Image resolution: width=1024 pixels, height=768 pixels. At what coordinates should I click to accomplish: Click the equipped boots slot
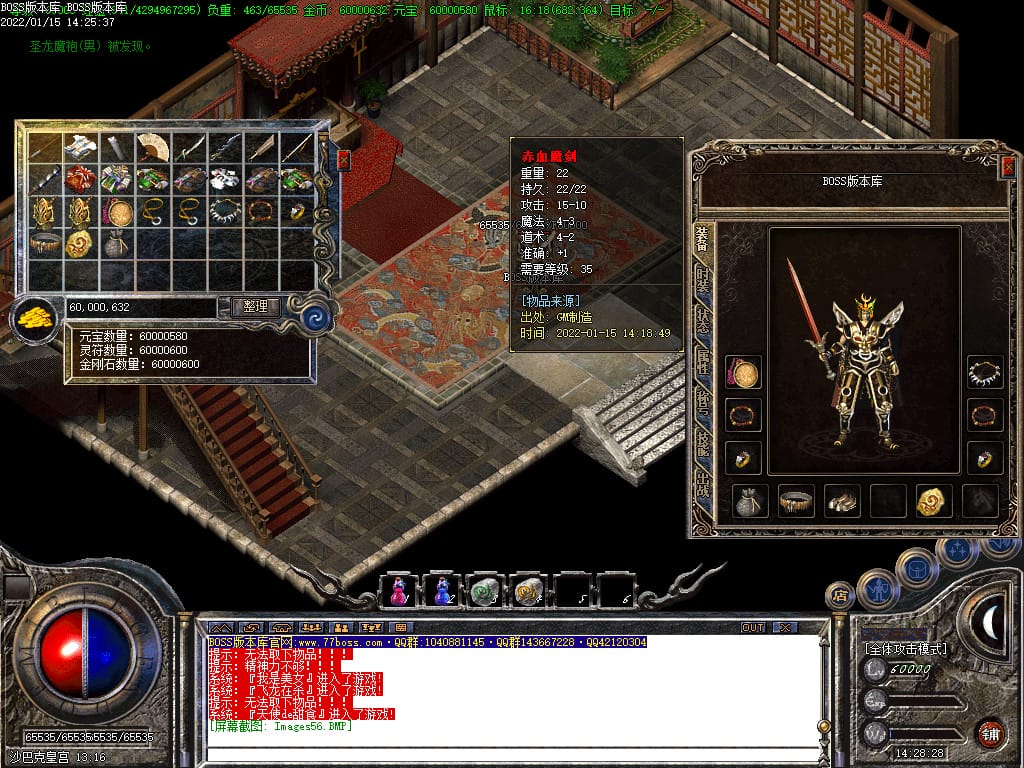coord(842,501)
